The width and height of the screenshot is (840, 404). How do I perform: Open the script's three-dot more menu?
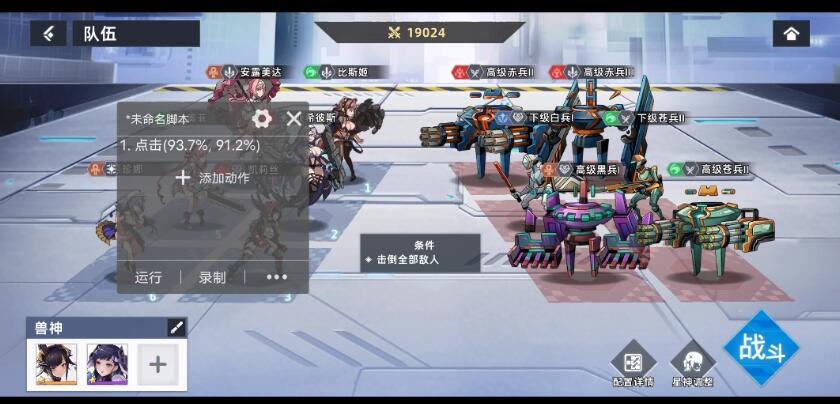click(276, 277)
